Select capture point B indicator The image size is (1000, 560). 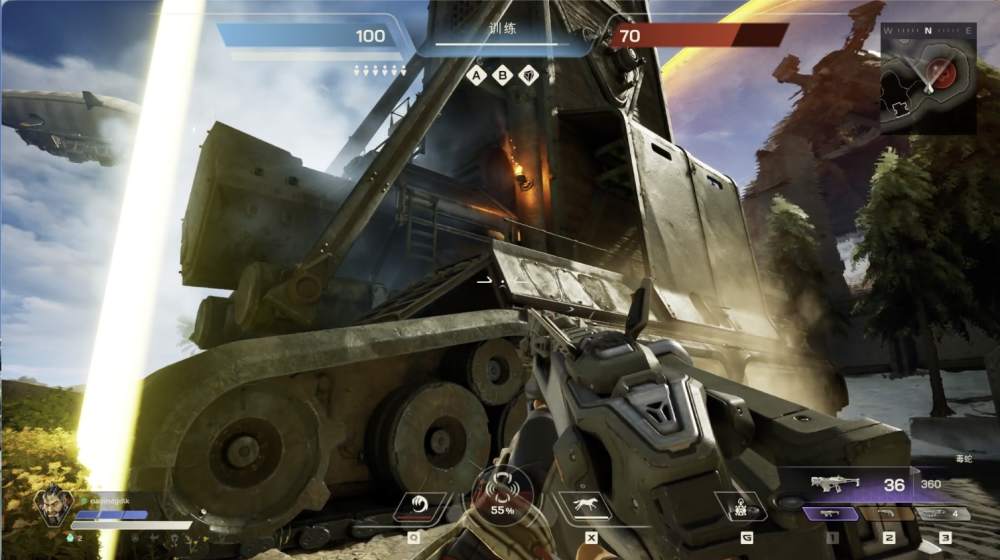click(x=503, y=75)
